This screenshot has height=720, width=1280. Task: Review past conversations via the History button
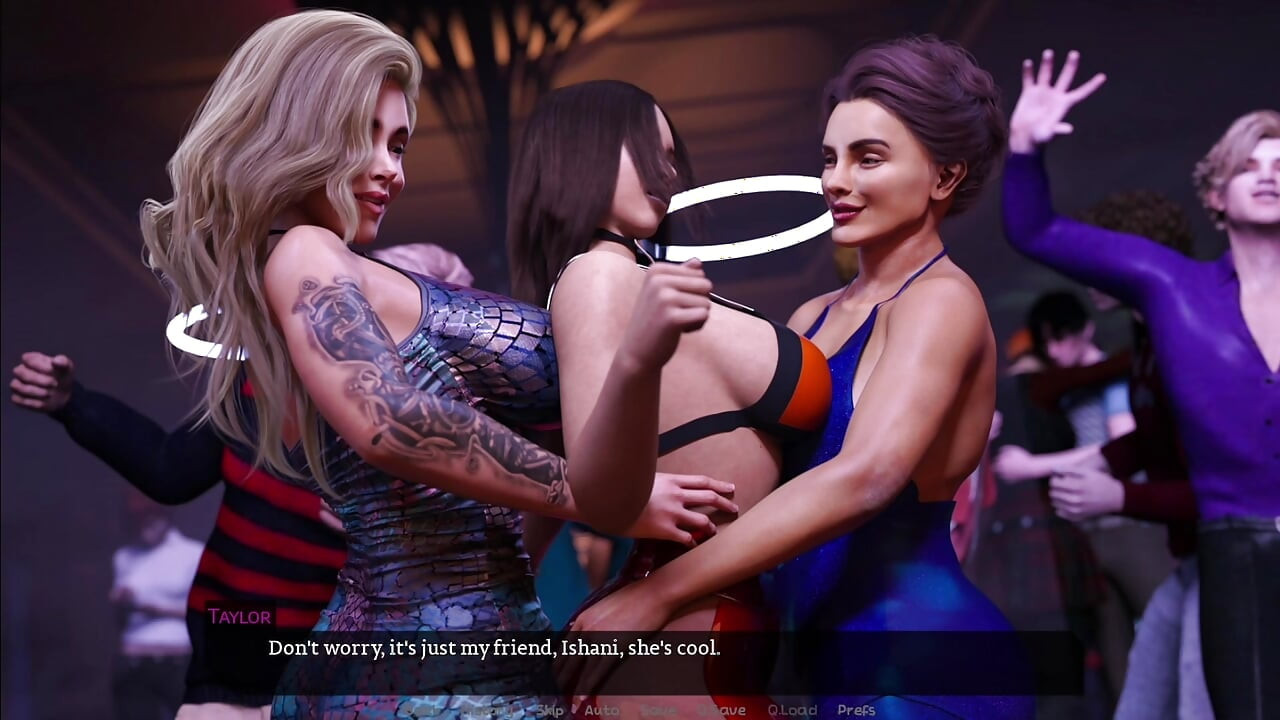pyautogui.click(x=486, y=710)
